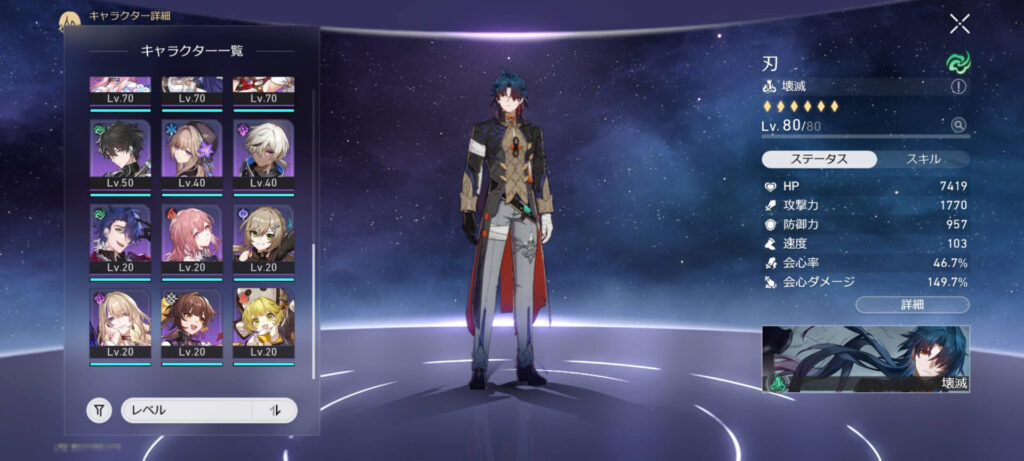Open the 詳細 stats details button
The height and width of the screenshot is (461, 1024).
click(912, 305)
